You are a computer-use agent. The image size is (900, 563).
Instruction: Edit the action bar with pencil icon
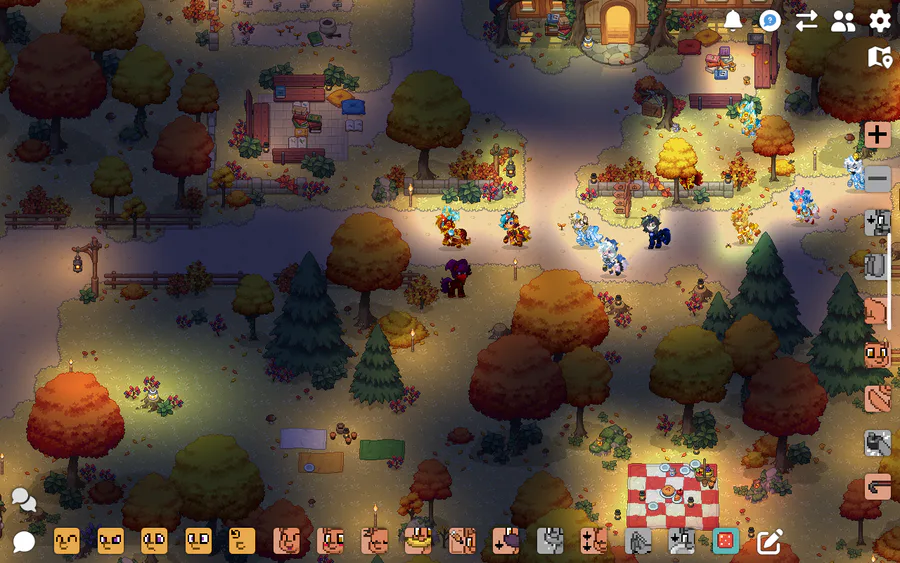(x=769, y=541)
